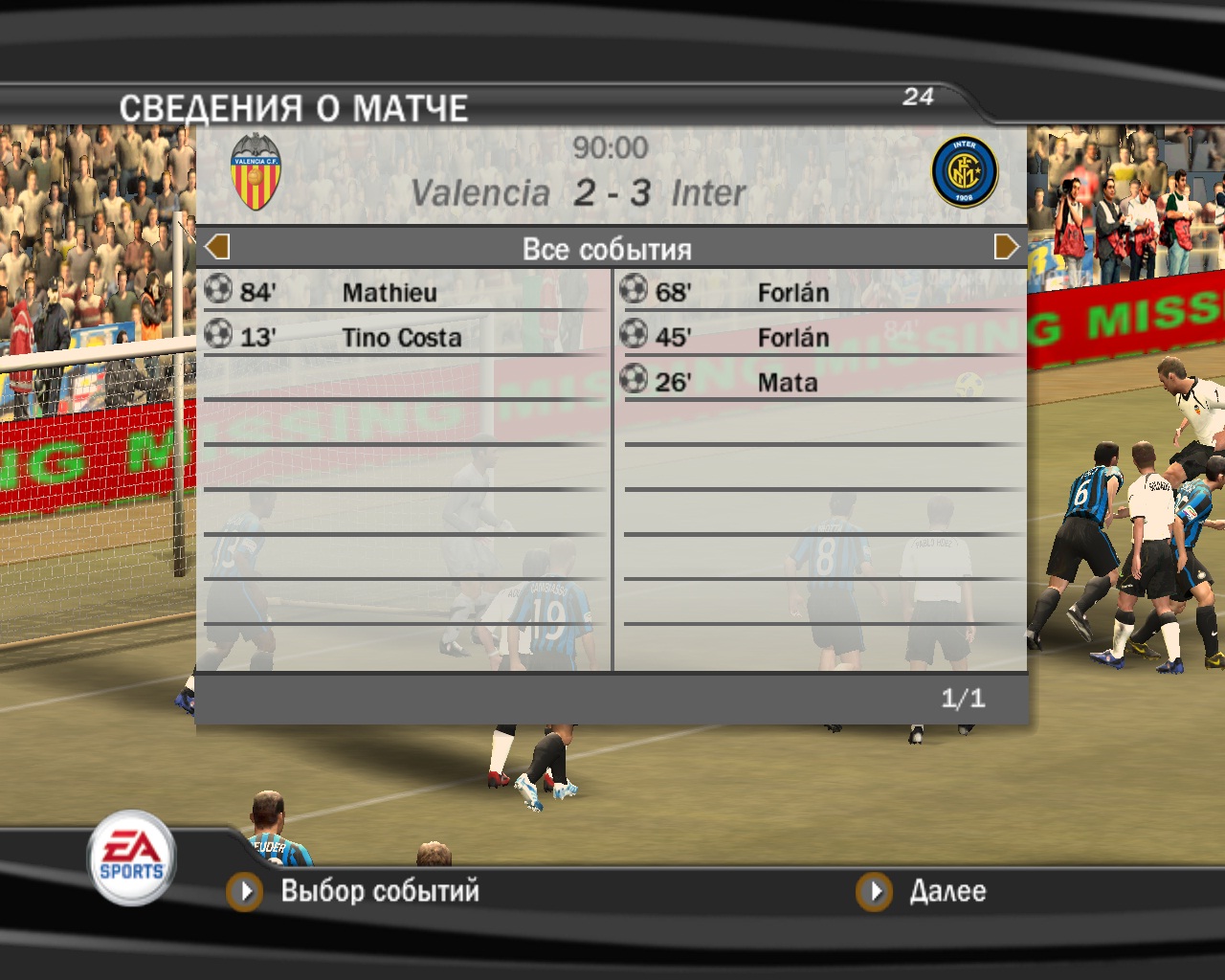
Task: Click the left arrow beside Все события
Action: [218, 247]
